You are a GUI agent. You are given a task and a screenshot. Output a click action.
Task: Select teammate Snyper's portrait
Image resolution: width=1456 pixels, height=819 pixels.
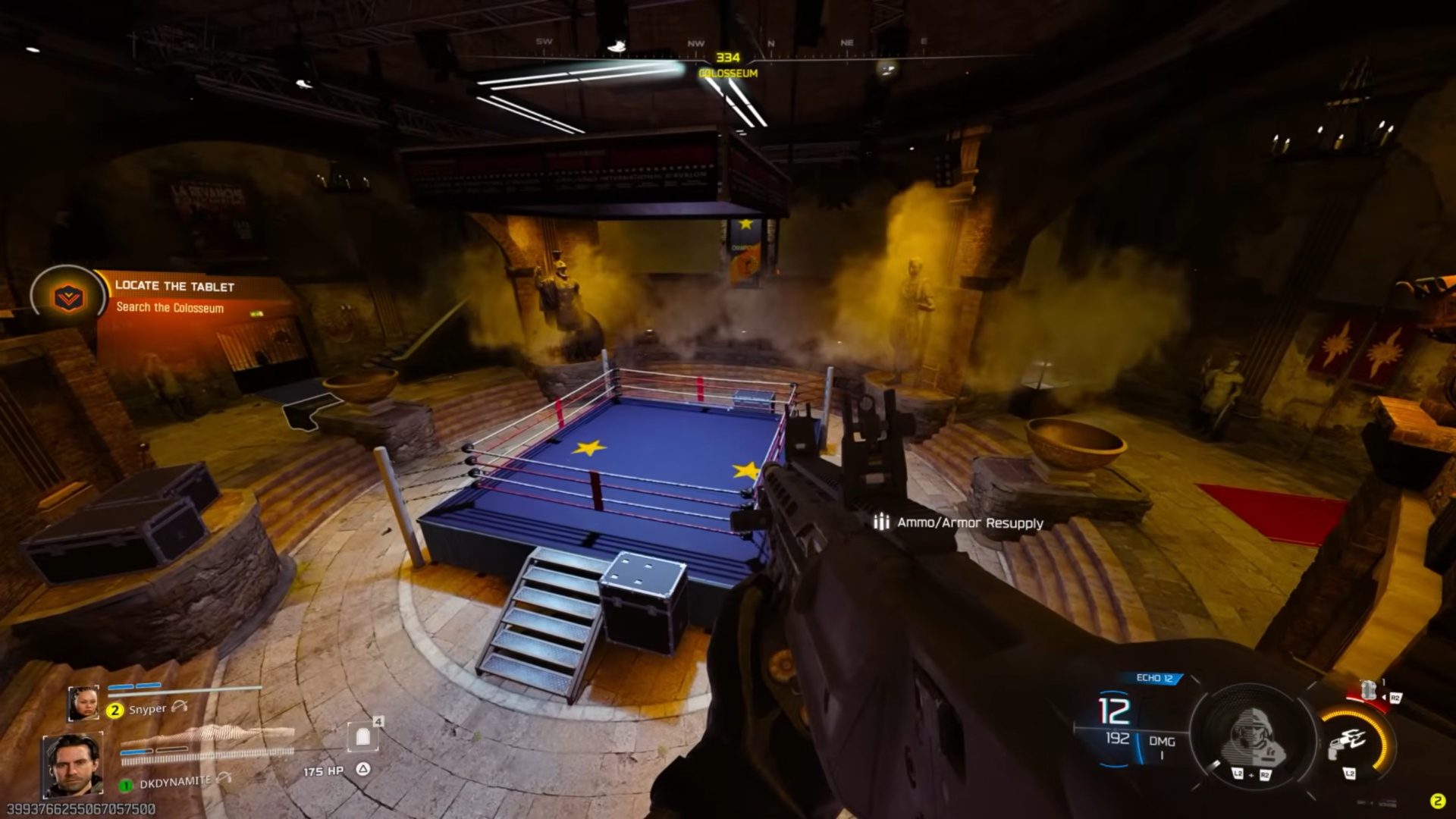click(x=83, y=703)
